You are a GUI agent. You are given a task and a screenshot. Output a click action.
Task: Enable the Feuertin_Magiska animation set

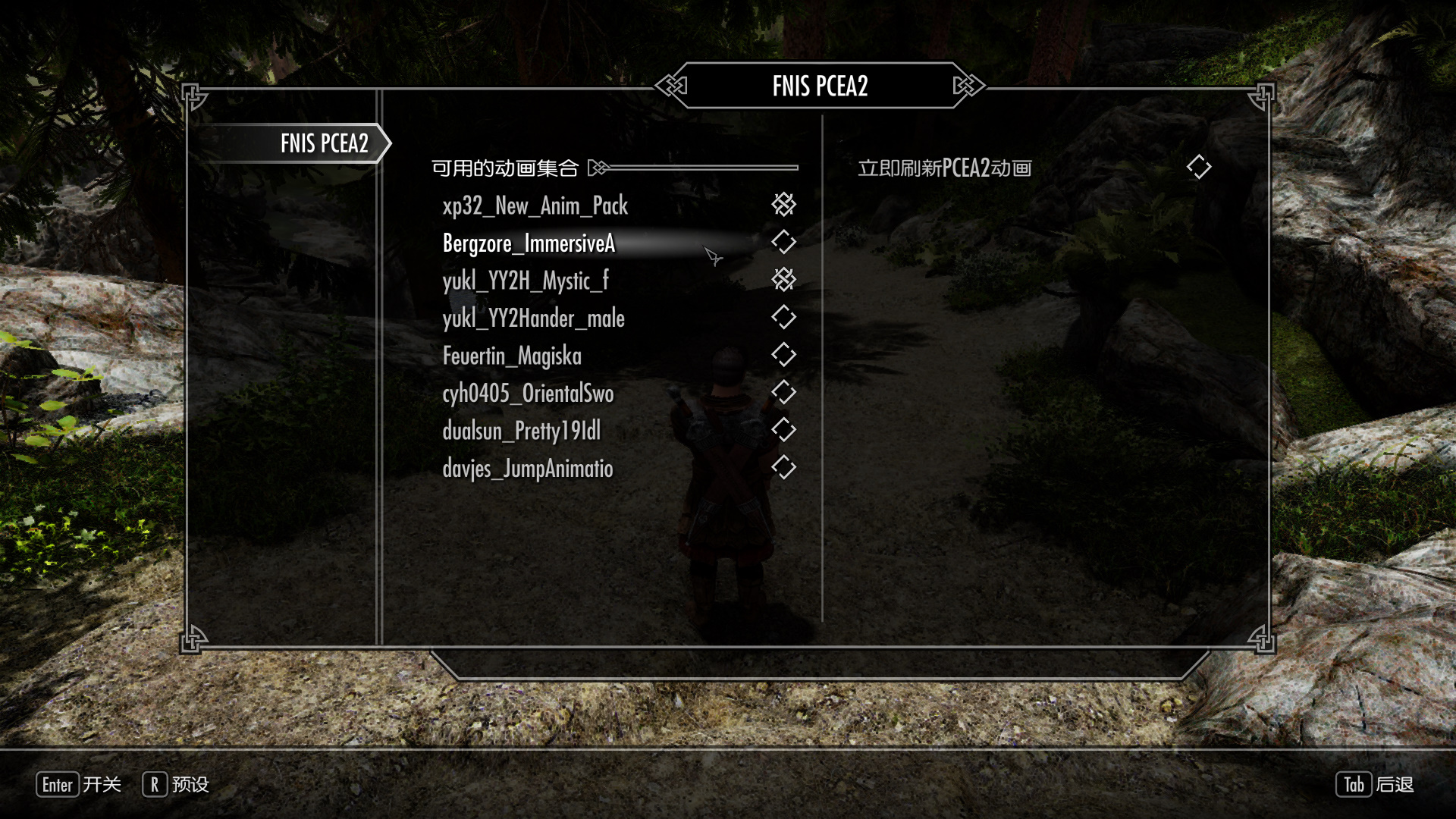pyautogui.click(x=783, y=355)
